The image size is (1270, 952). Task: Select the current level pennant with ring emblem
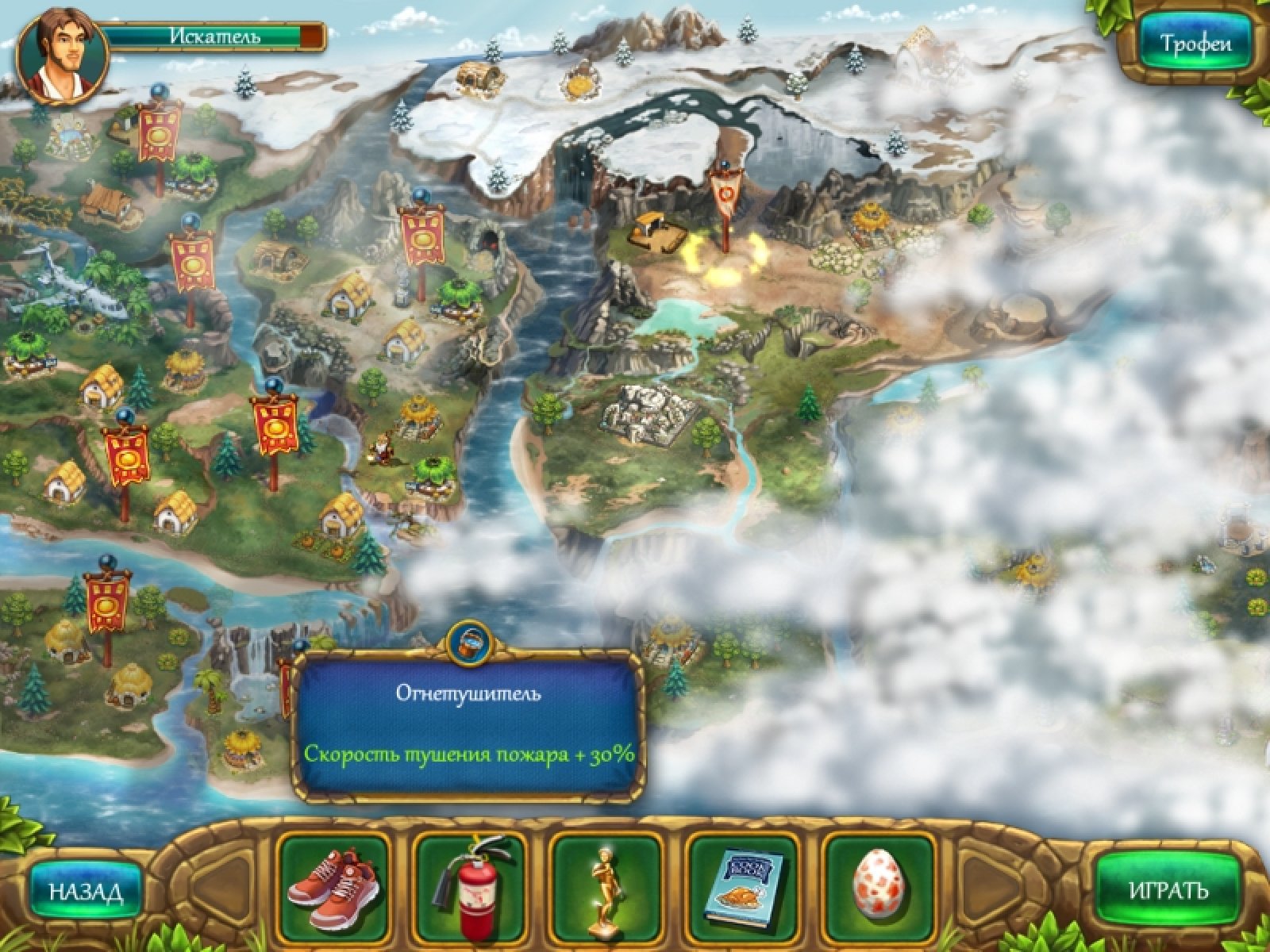(724, 194)
